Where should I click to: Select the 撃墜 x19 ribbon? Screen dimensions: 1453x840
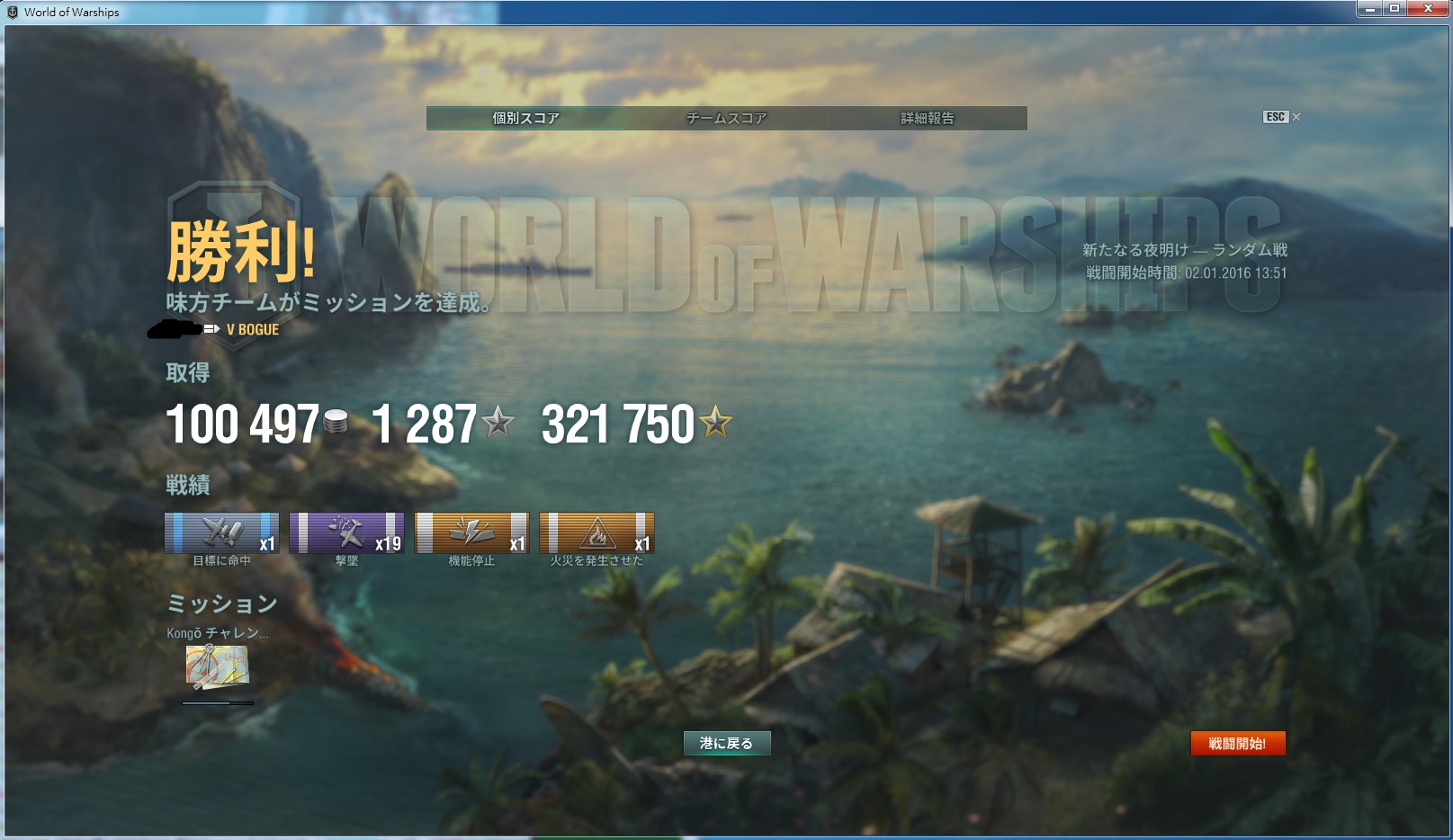coord(346,532)
